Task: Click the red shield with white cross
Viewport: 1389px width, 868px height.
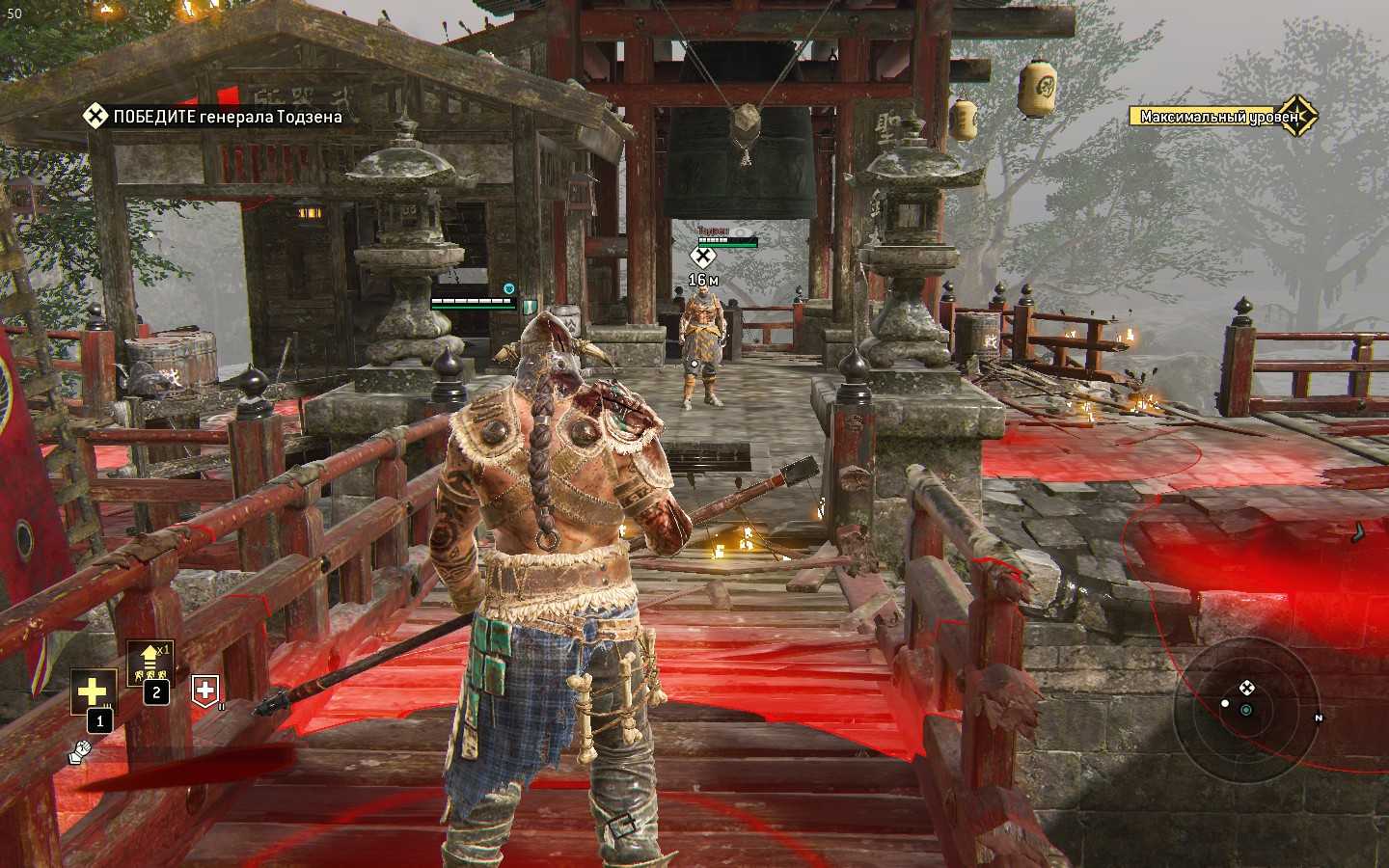Action: click(x=205, y=690)
